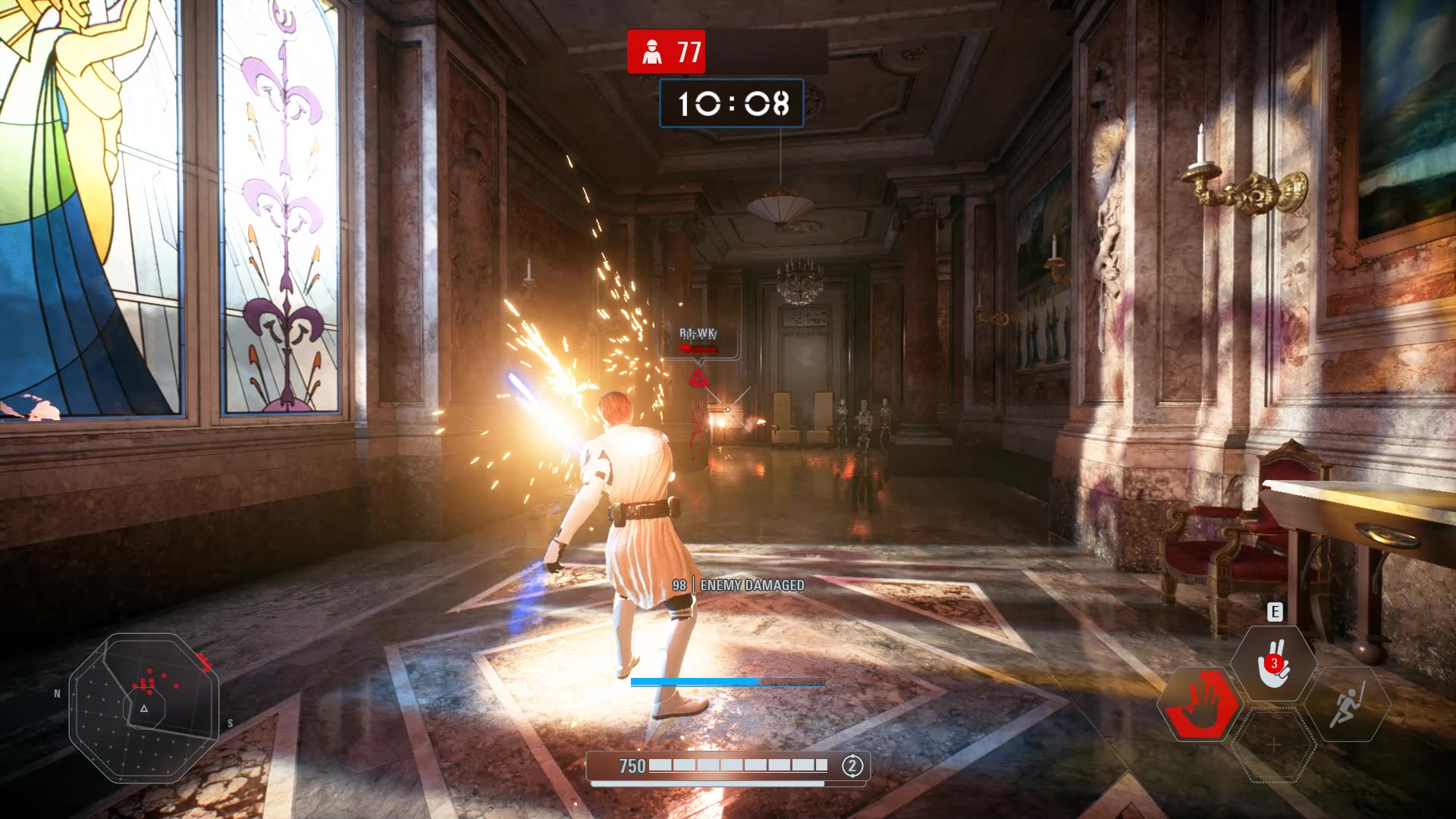The height and width of the screenshot is (819, 1456).
Task: Click the down arrow below the weapon 2 circle
Action: tap(853, 777)
